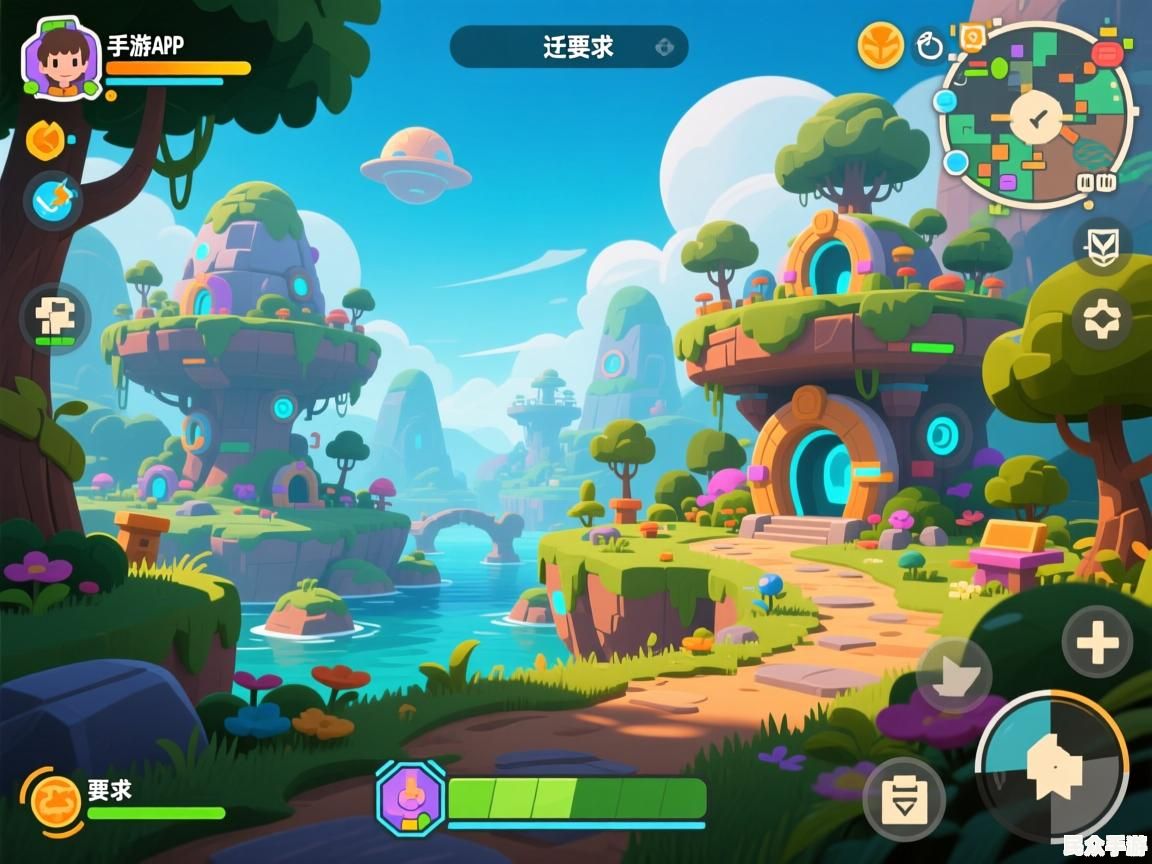Tap the round plus button
The height and width of the screenshot is (864, 1152).
(x=1097, y=643)
